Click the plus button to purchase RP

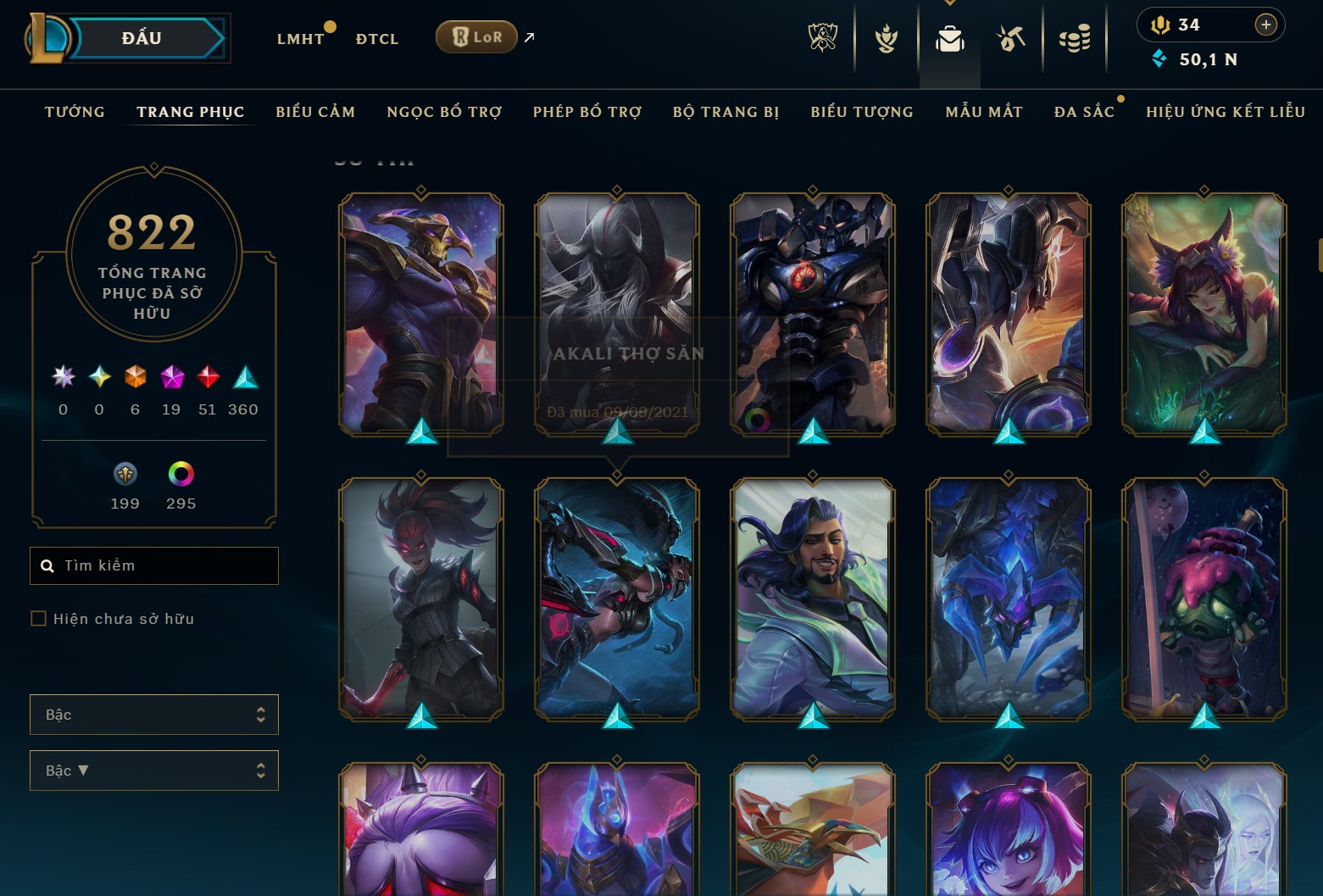coord(1265,24)
